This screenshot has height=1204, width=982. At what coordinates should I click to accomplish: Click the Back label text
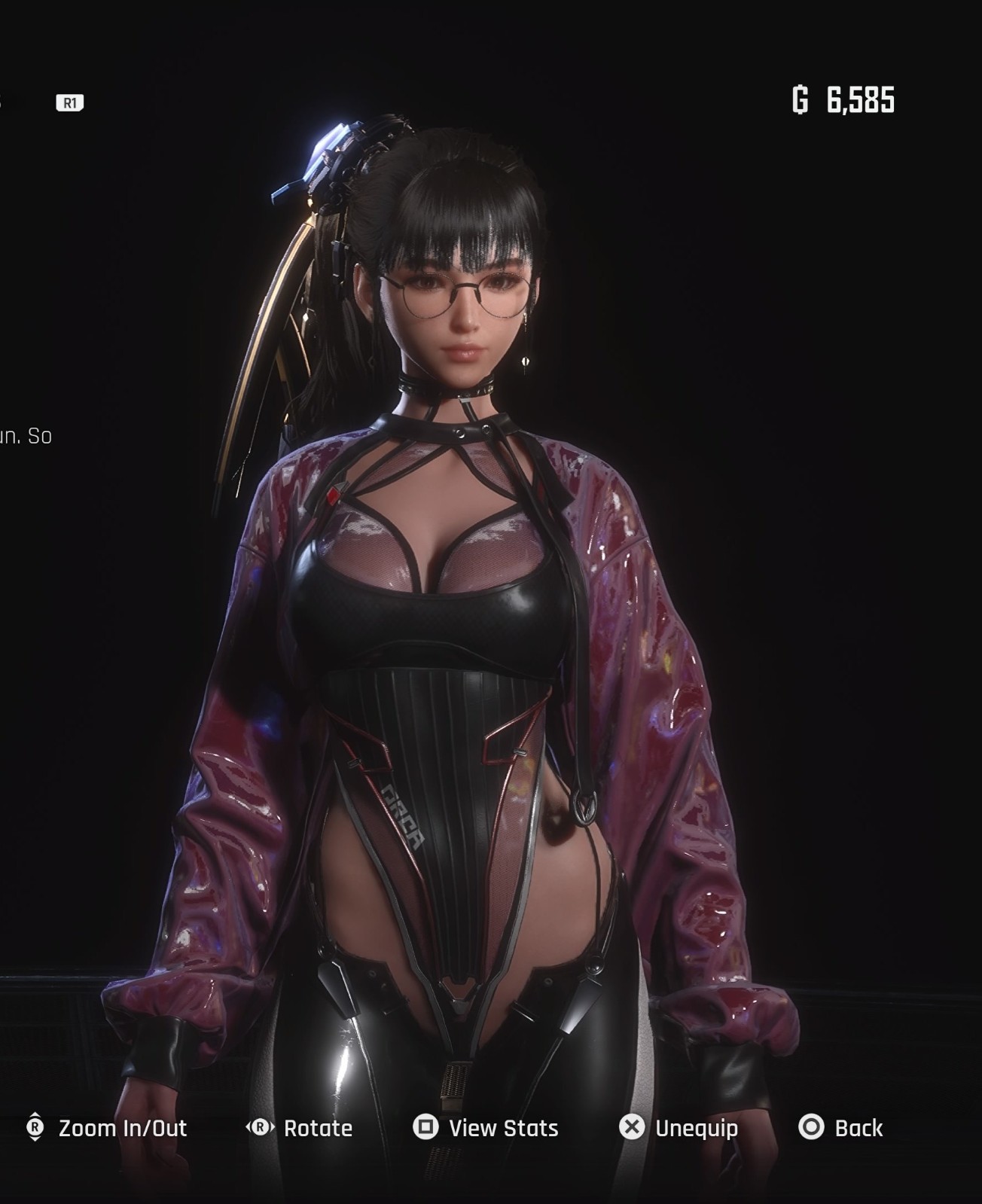click(x=858, y=1128)
